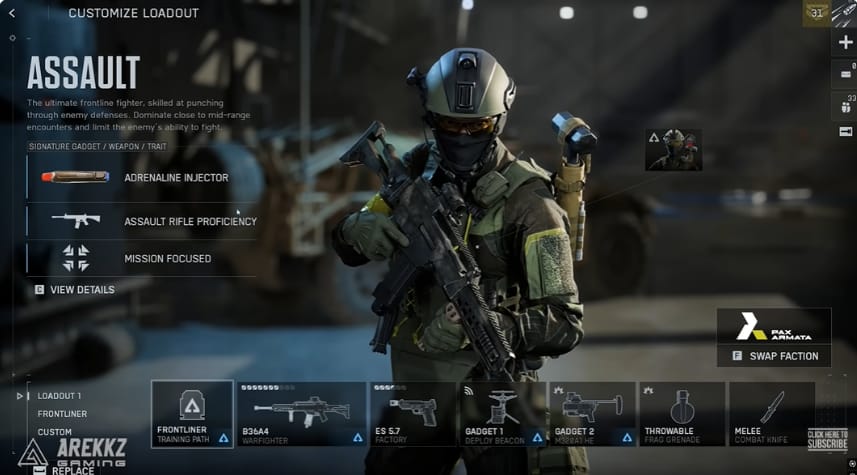The image size is (857, 475).
Task: Open the squad members icon showing 33
Action: 845,104
